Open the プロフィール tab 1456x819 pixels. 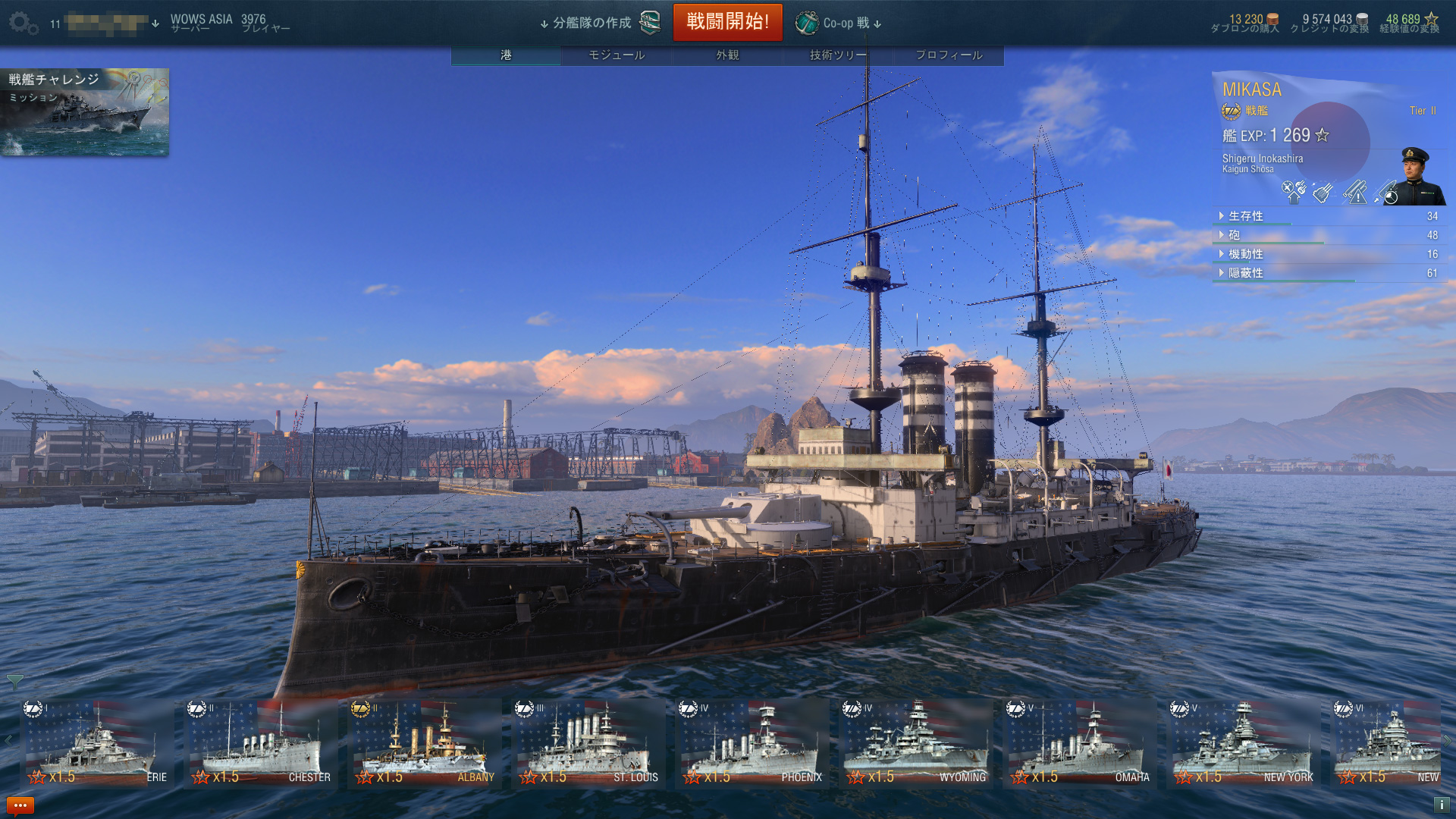tap(949, 55)
